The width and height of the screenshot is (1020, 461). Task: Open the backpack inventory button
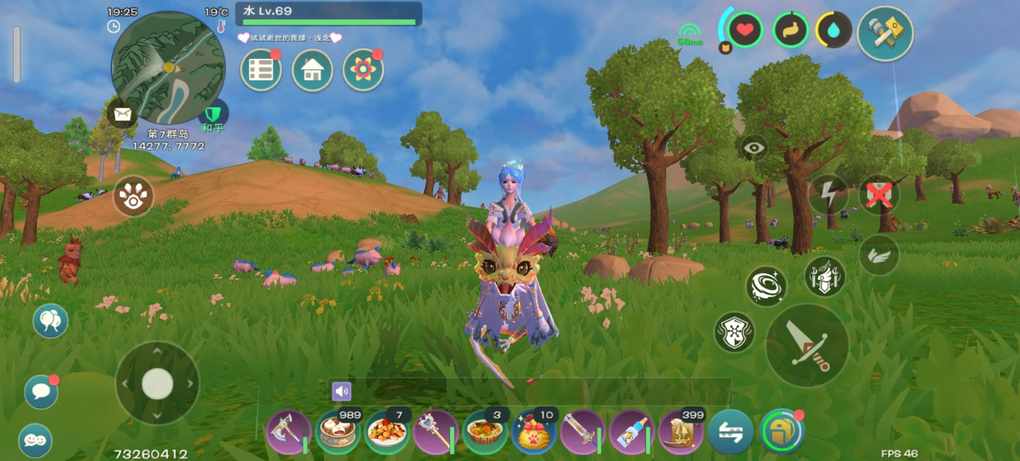780,432
